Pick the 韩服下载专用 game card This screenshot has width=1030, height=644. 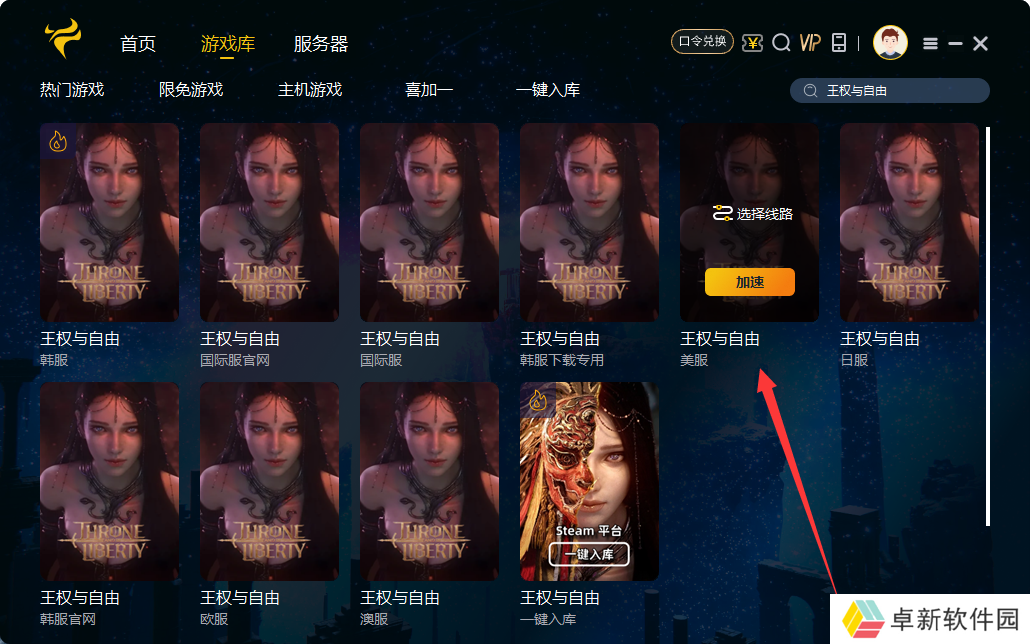tap(590, 222)
